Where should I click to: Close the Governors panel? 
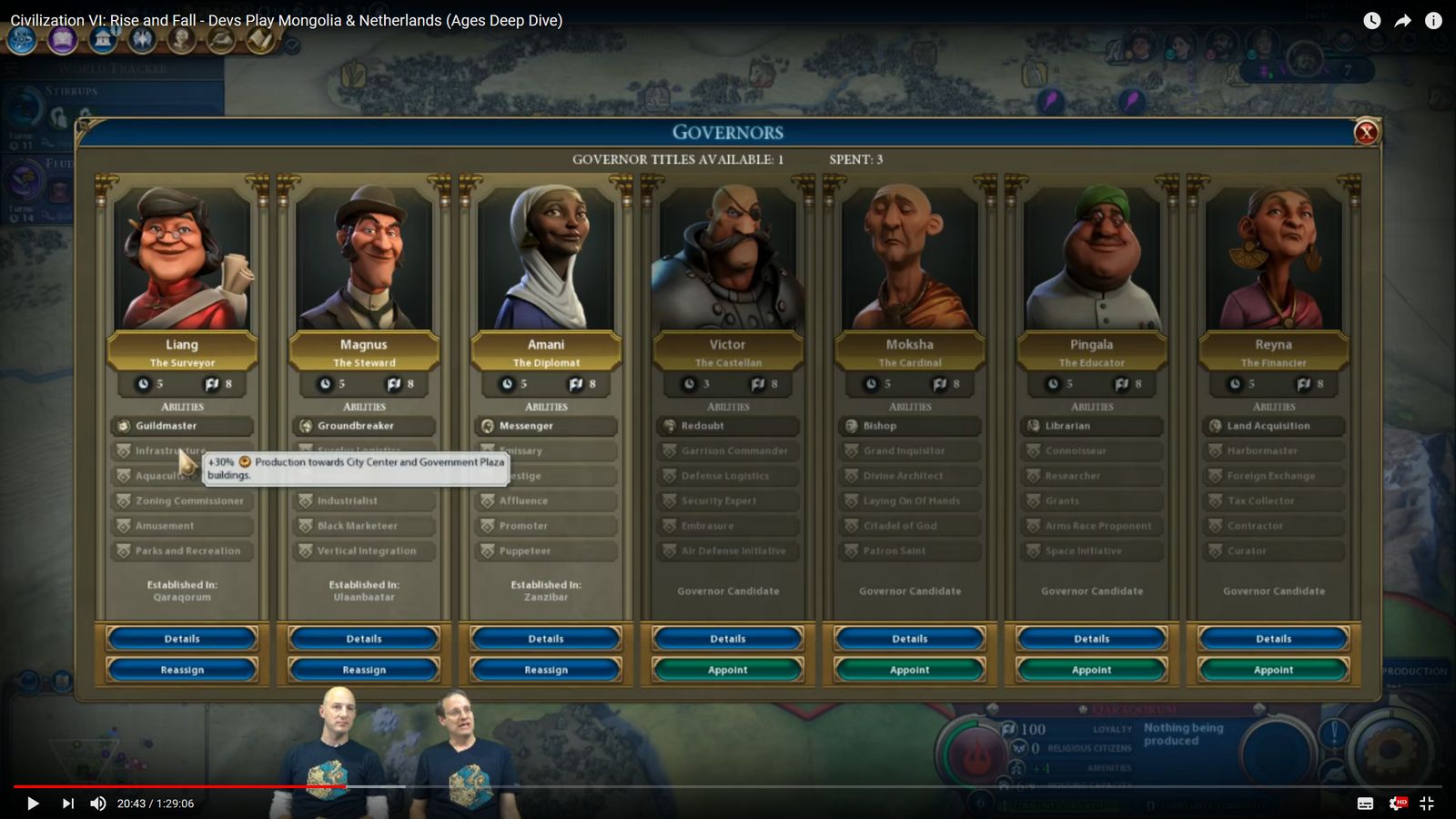[1365, 133]
